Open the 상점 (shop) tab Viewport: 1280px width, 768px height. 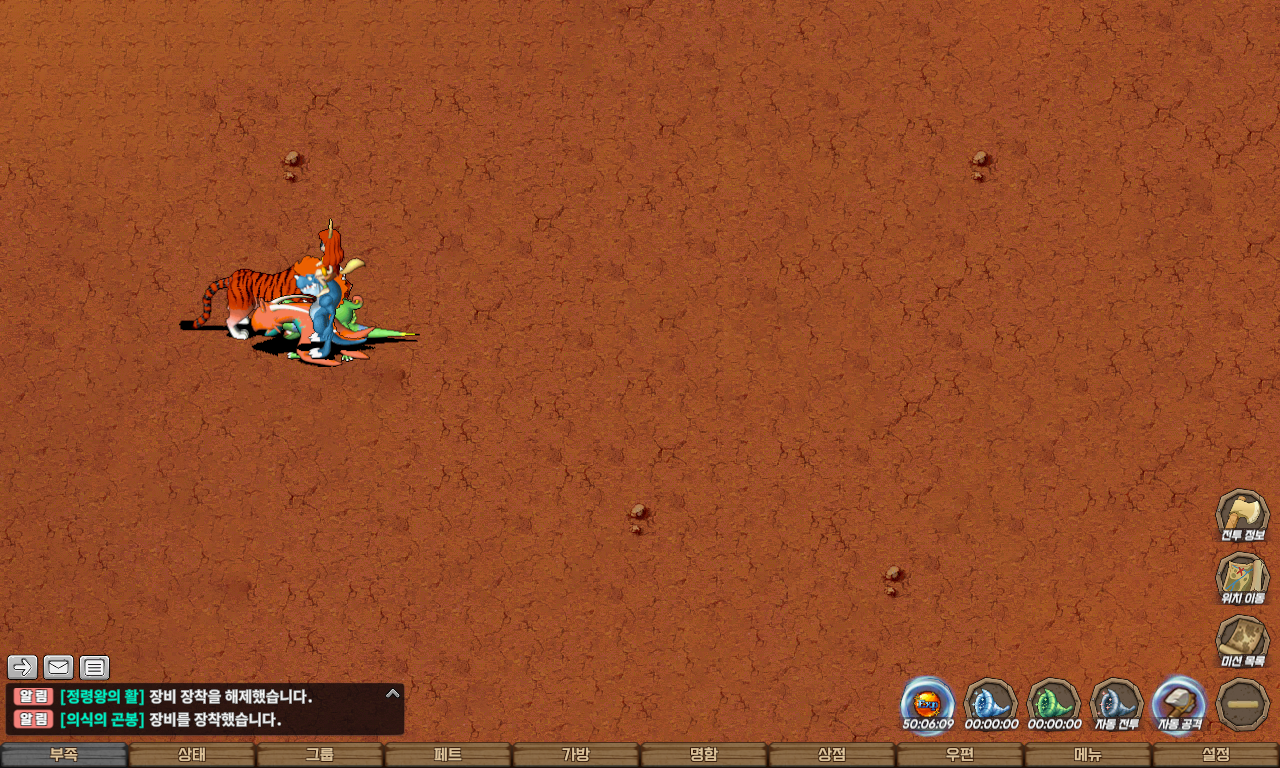click(x=832, y=755)
